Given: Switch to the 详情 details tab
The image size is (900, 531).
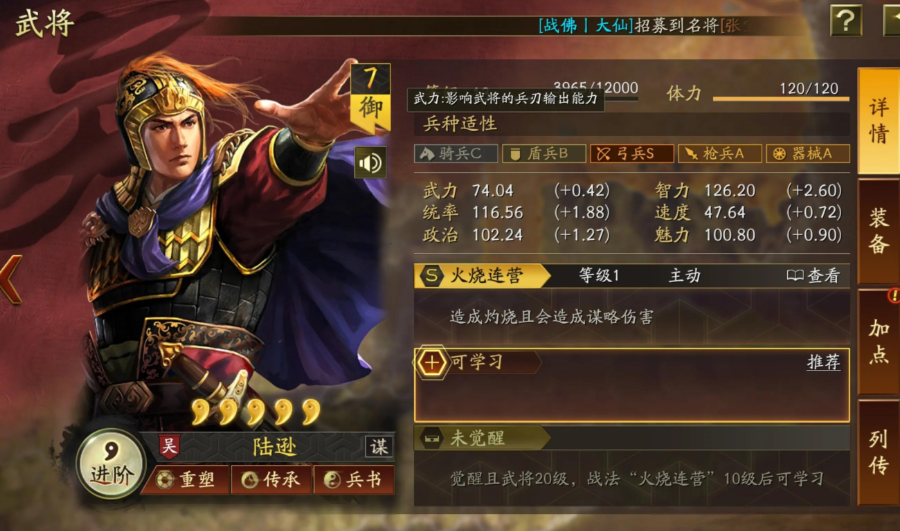Looking at the screenshot, I should (x=878, y=122).
